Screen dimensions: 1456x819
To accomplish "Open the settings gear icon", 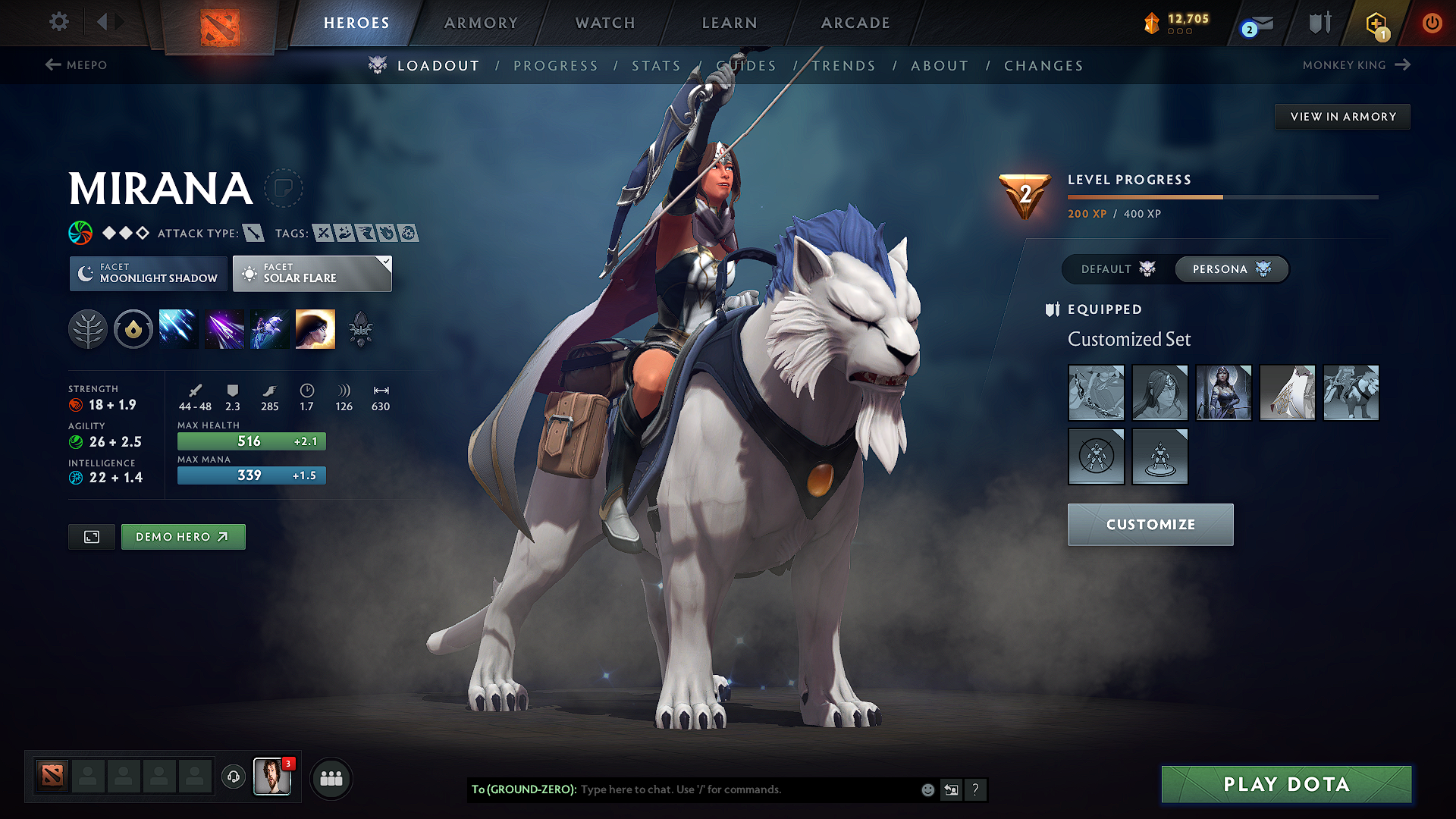I will 58,22.
